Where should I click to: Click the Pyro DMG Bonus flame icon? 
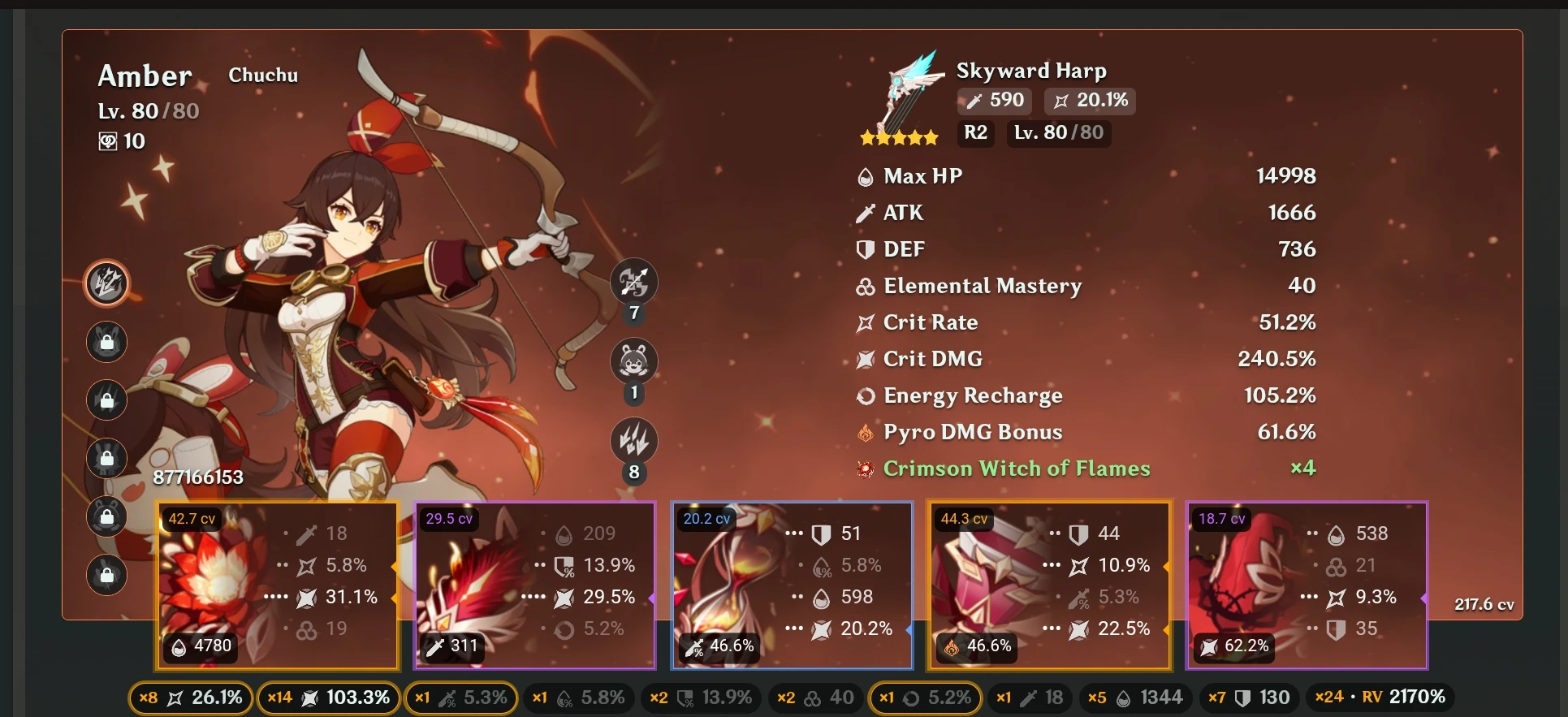865,432
